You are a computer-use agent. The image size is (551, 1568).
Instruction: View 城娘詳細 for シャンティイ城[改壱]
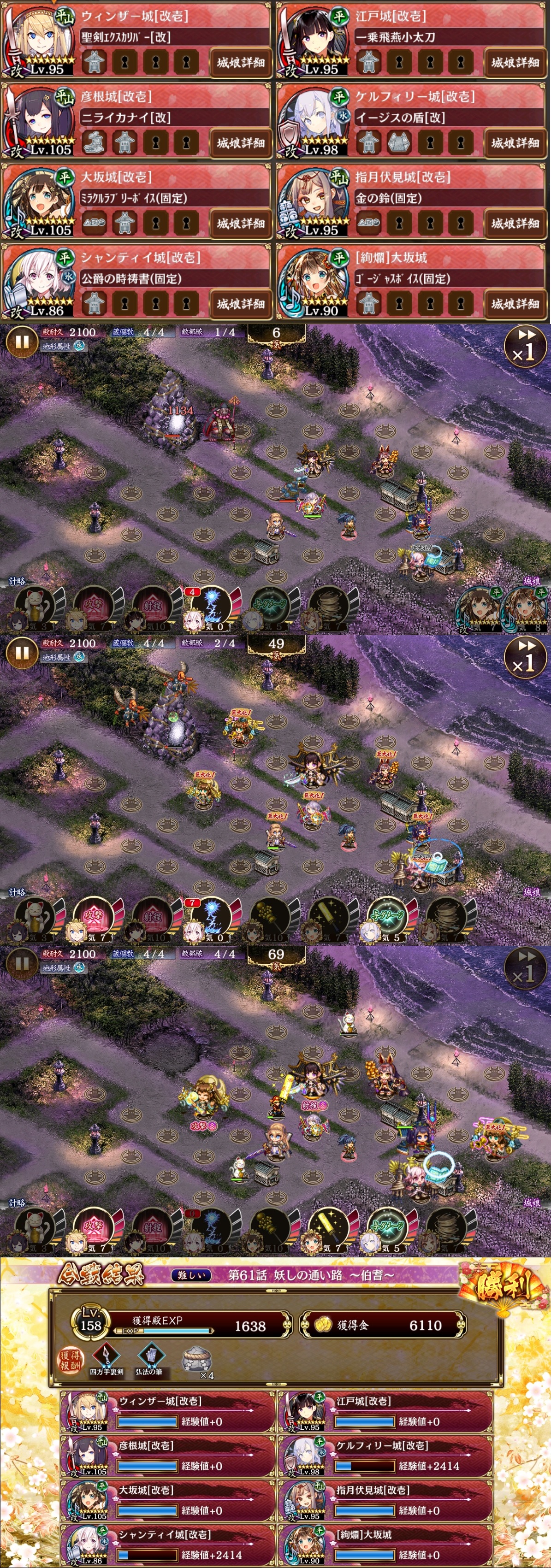click(241, 304)
